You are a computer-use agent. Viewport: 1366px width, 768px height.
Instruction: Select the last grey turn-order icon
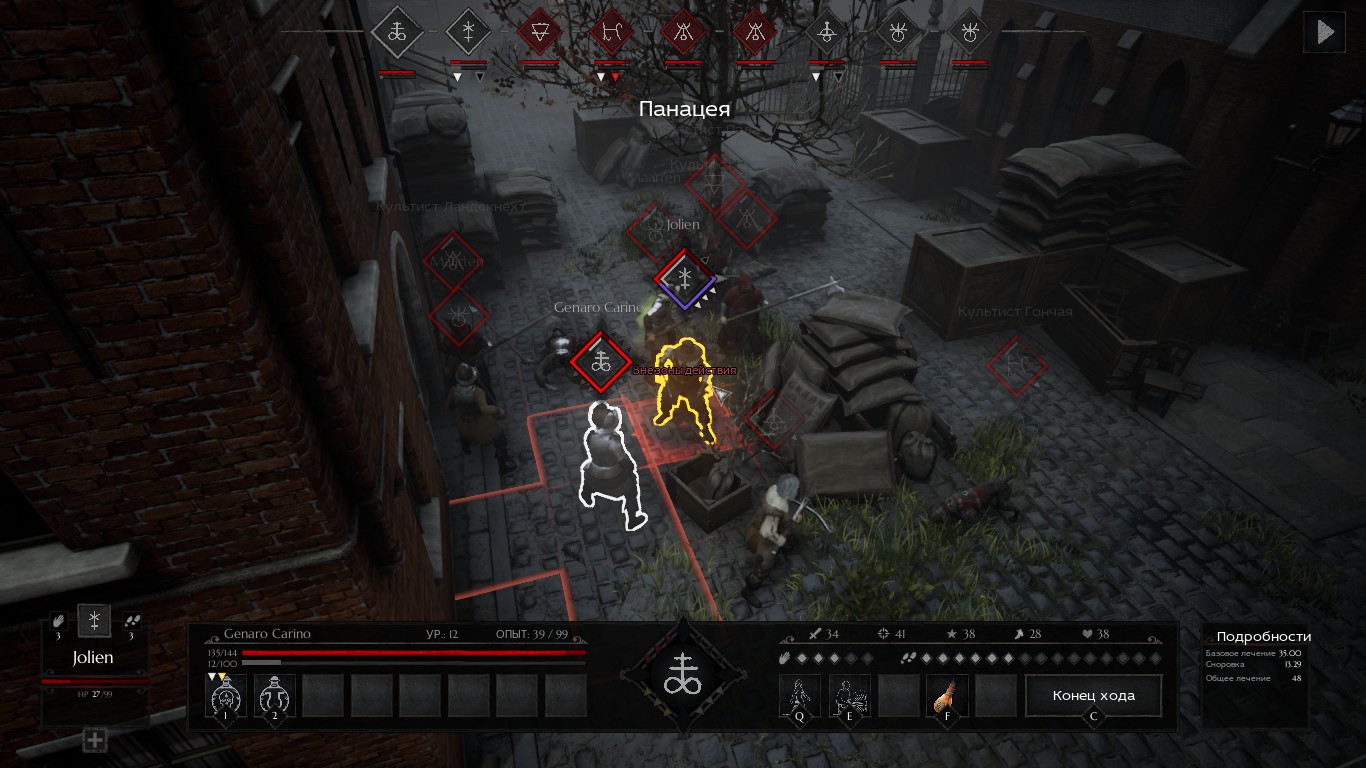968,32
